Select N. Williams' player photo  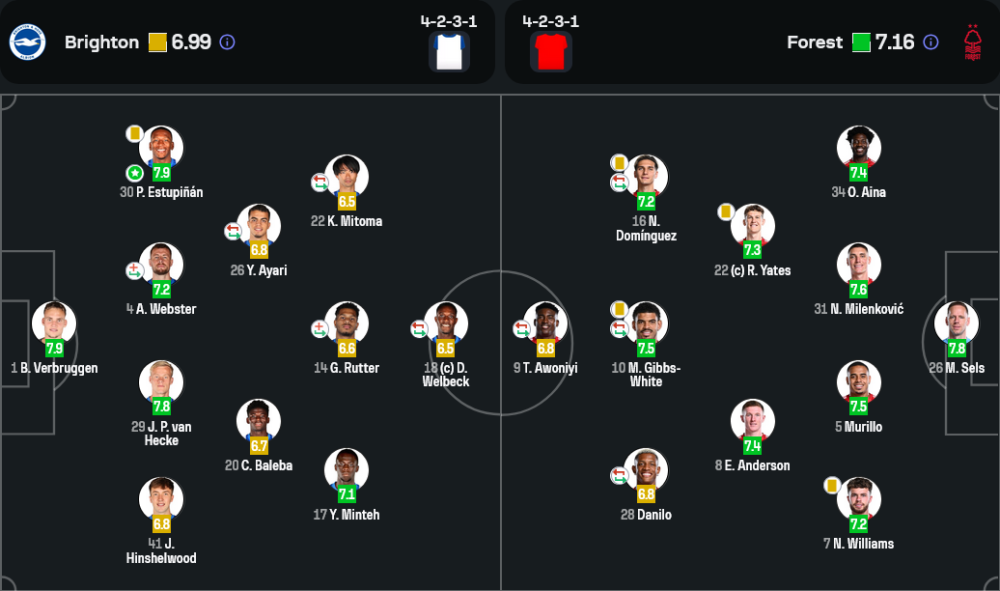coord(858,500)
